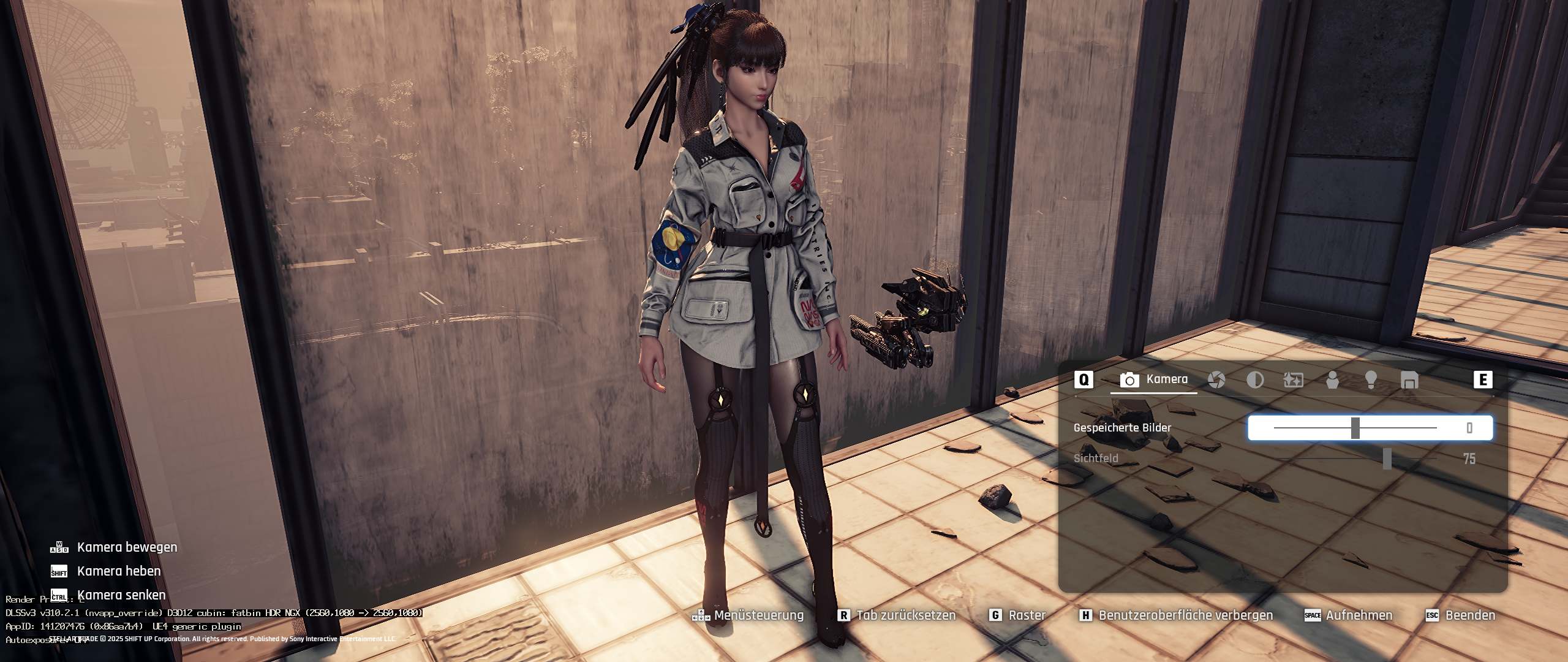
Task: Select the Kamera tab
Action: click(1154, 380)
